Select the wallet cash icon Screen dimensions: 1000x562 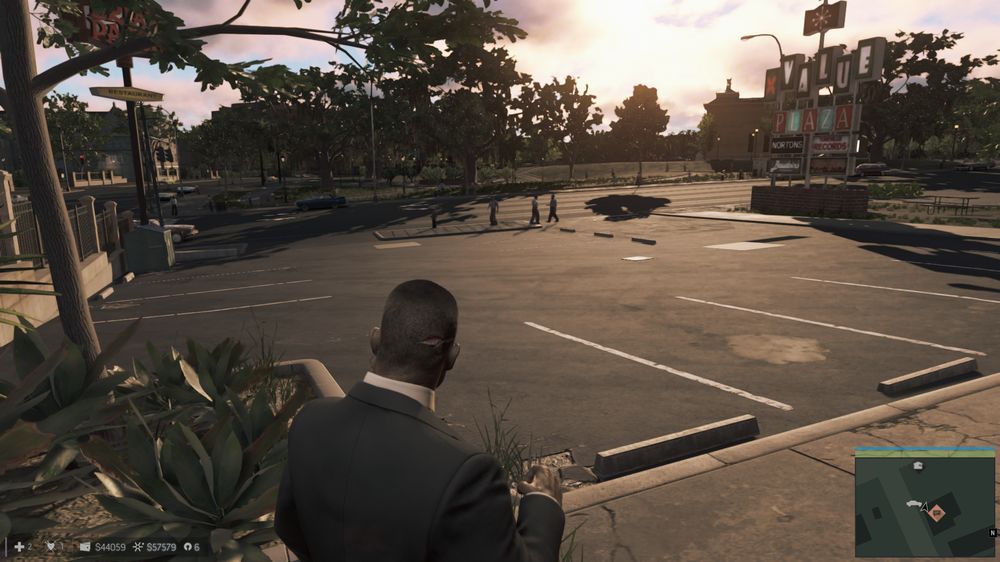tap(85, 547)
